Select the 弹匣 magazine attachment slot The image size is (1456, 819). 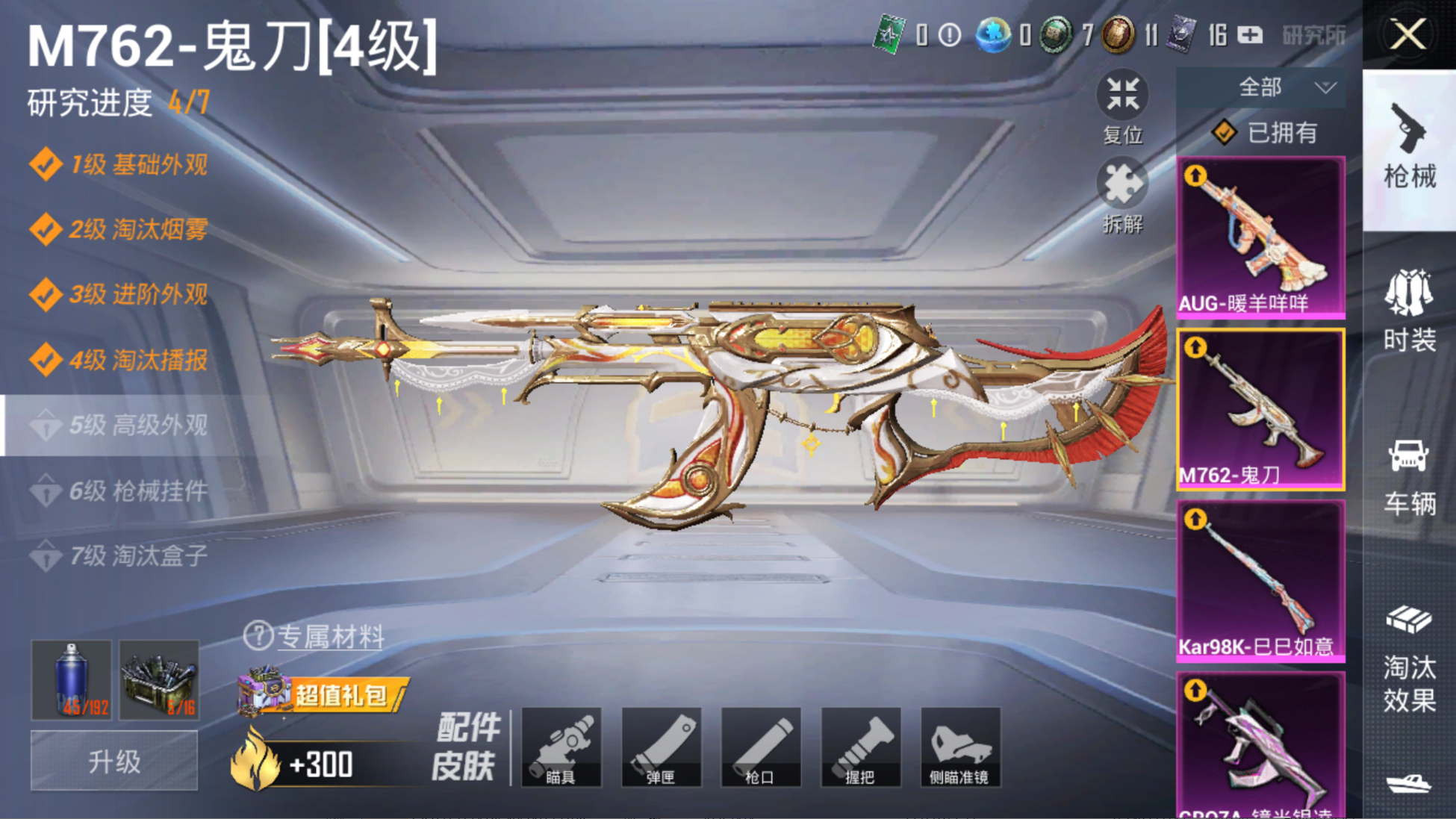(661, 747)
